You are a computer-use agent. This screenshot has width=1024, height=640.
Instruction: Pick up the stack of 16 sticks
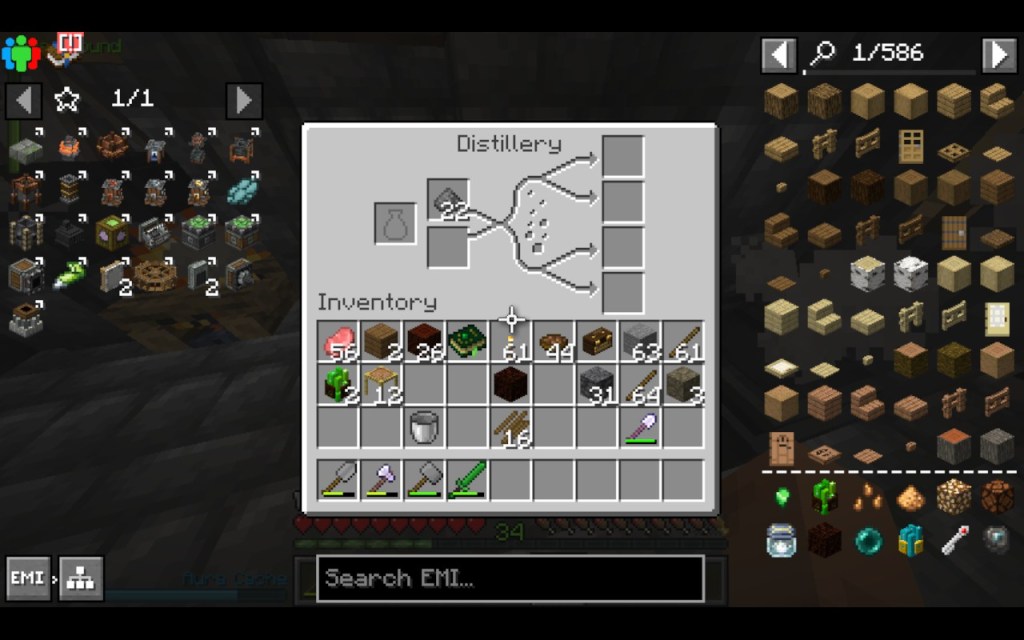511,428
